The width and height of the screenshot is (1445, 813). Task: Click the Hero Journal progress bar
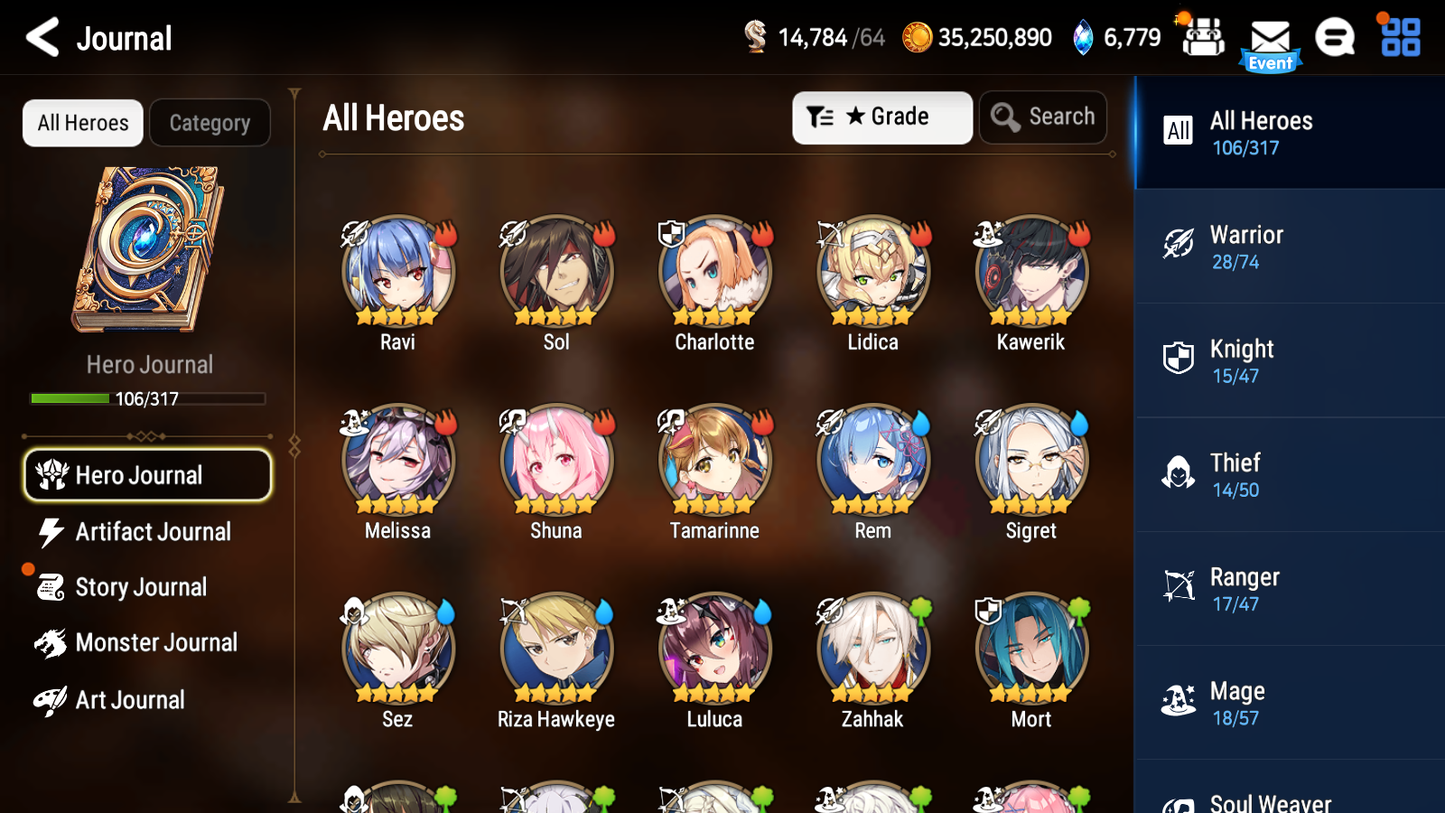(x=148, y=398)
